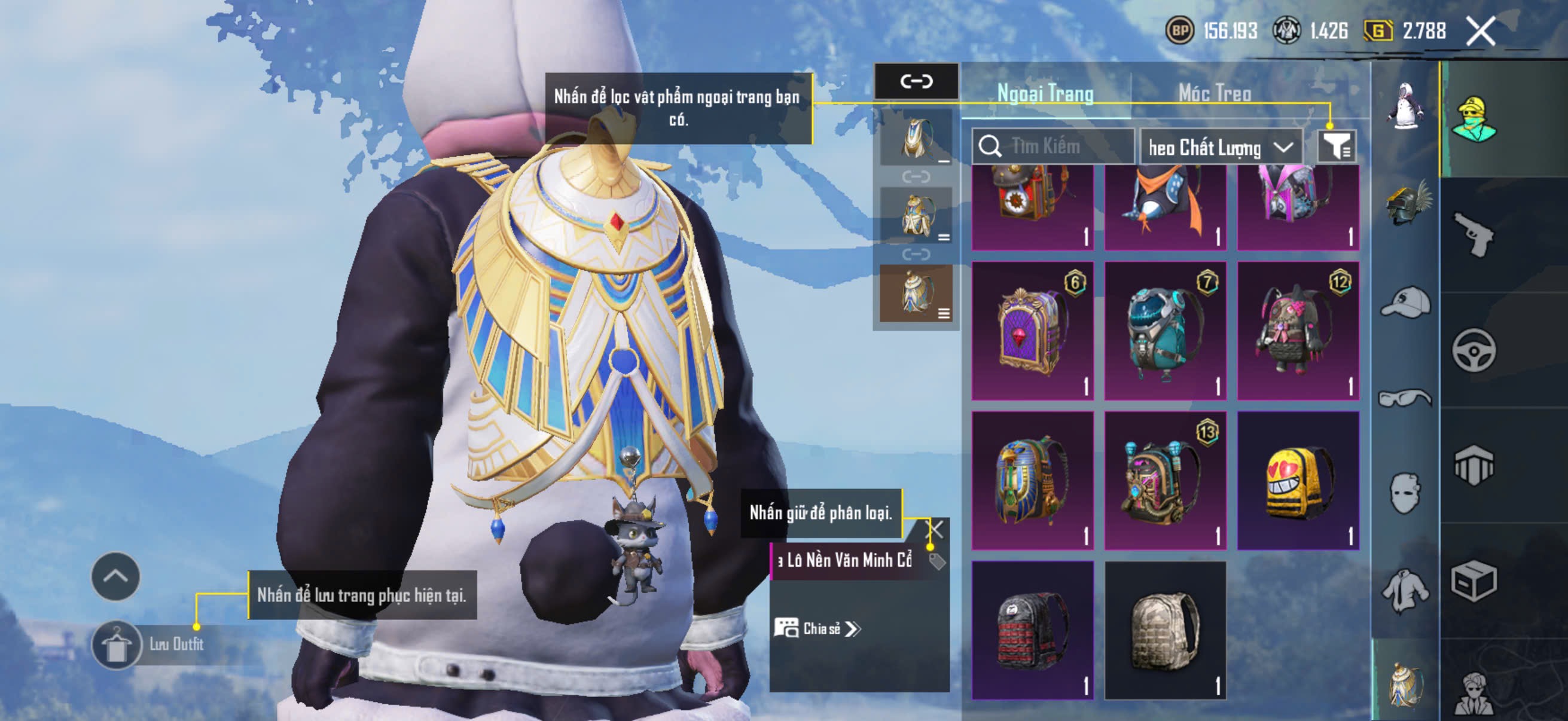Image resolution: width=1568 pixels, height=721 pixels.
Task: Choose the plain camo backpack
Action: [1165, 630]
